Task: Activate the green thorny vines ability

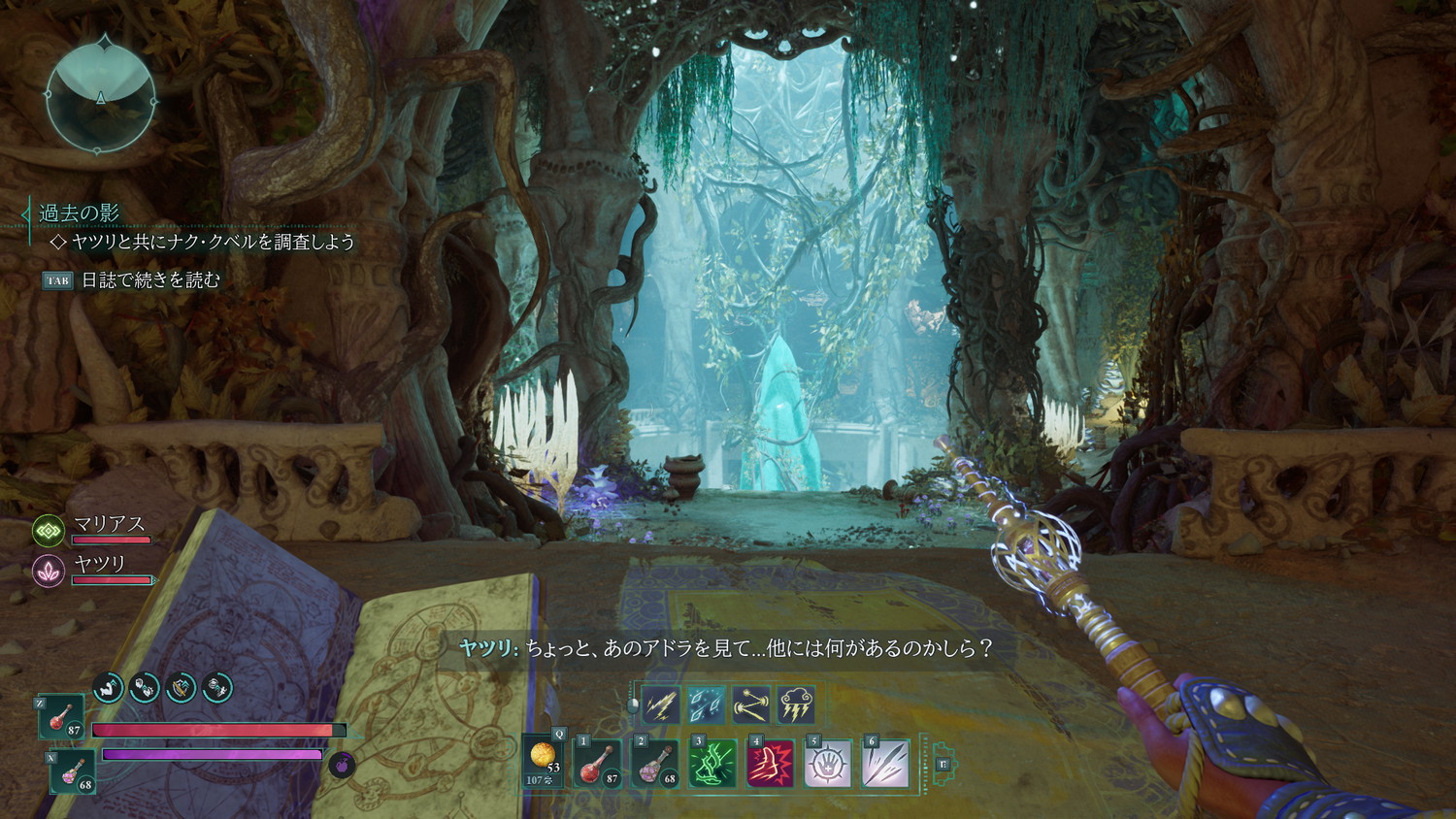Action: coord(712,762)
